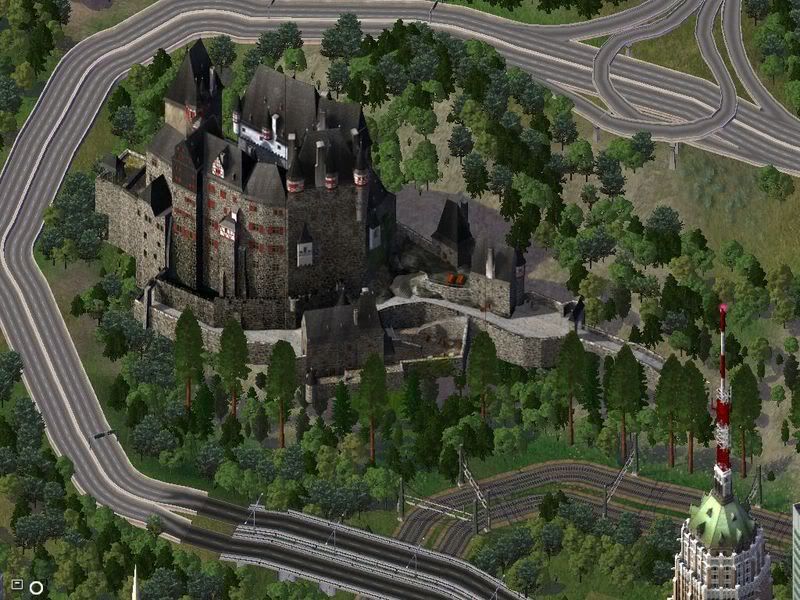Click the small square window icon
The width and height of the screenshot is (800, 600).
coord(17,584)
